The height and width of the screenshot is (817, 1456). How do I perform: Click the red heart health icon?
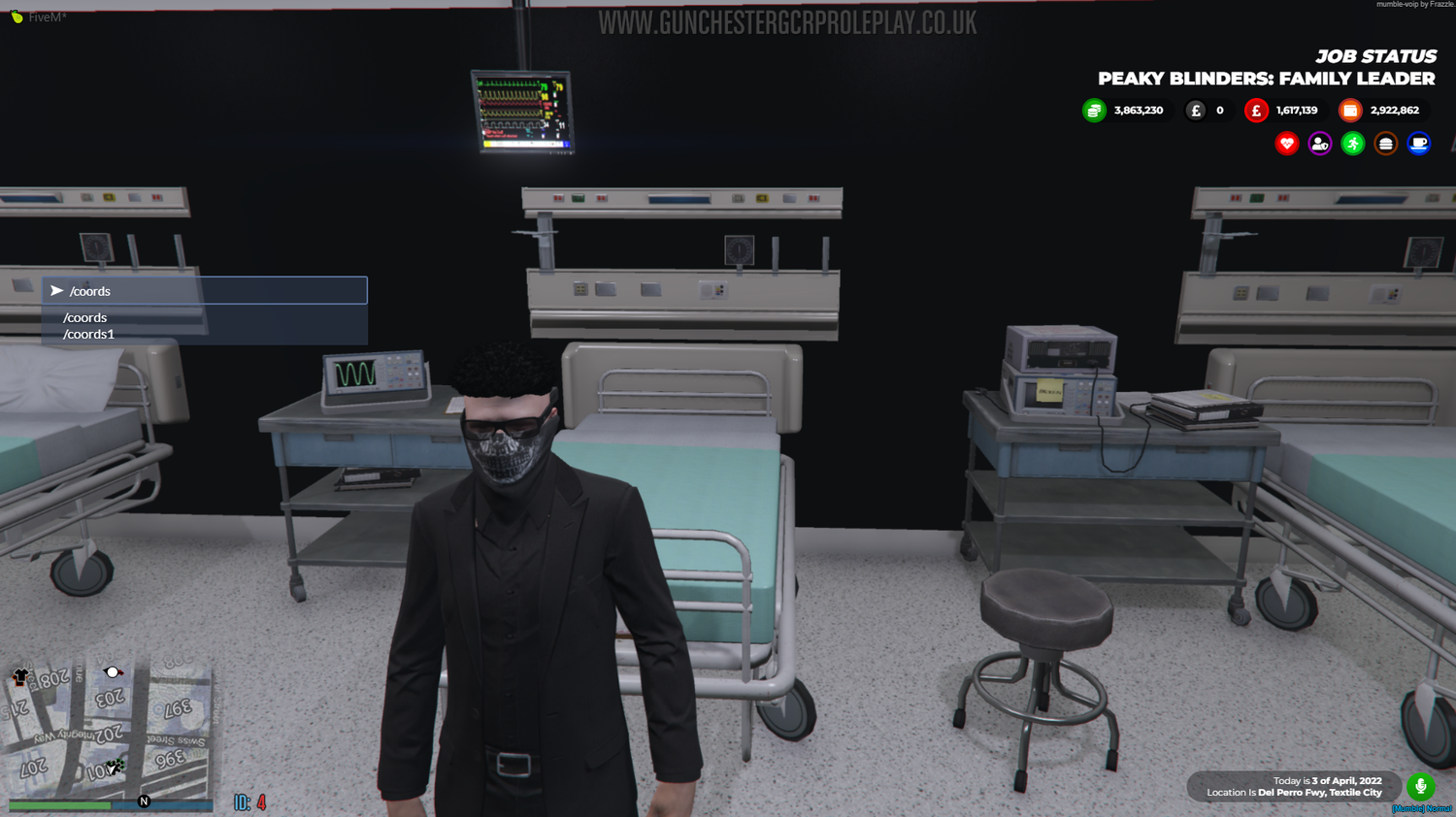tap(1286, 143)
